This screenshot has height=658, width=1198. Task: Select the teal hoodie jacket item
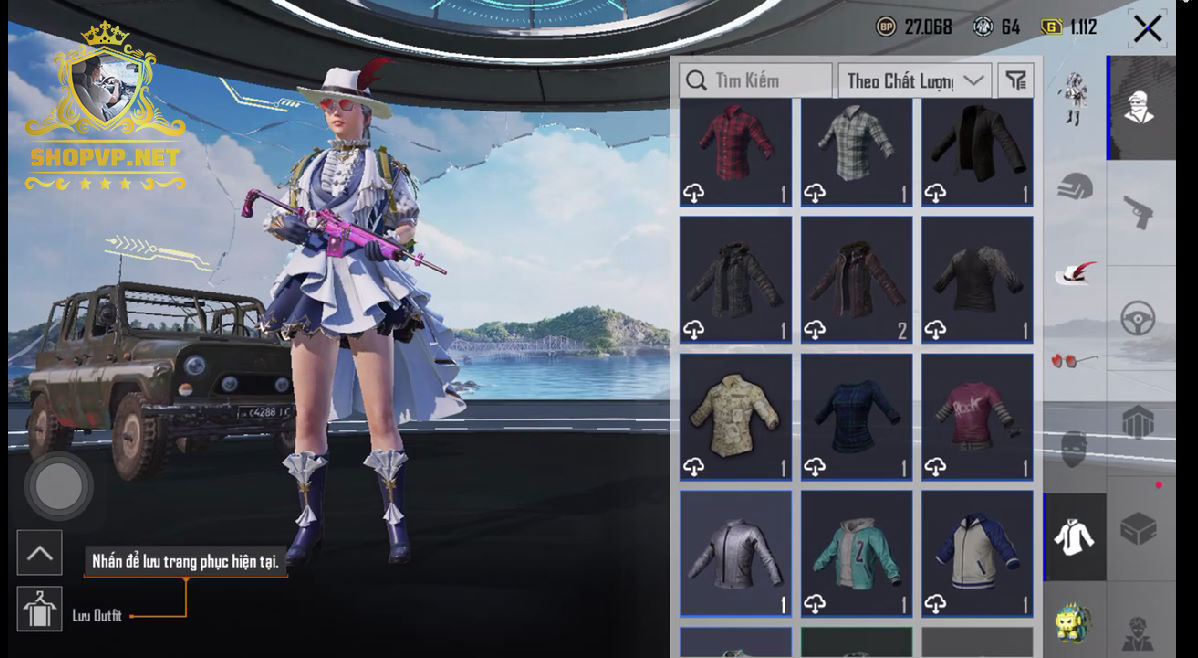tap(856, 552)
